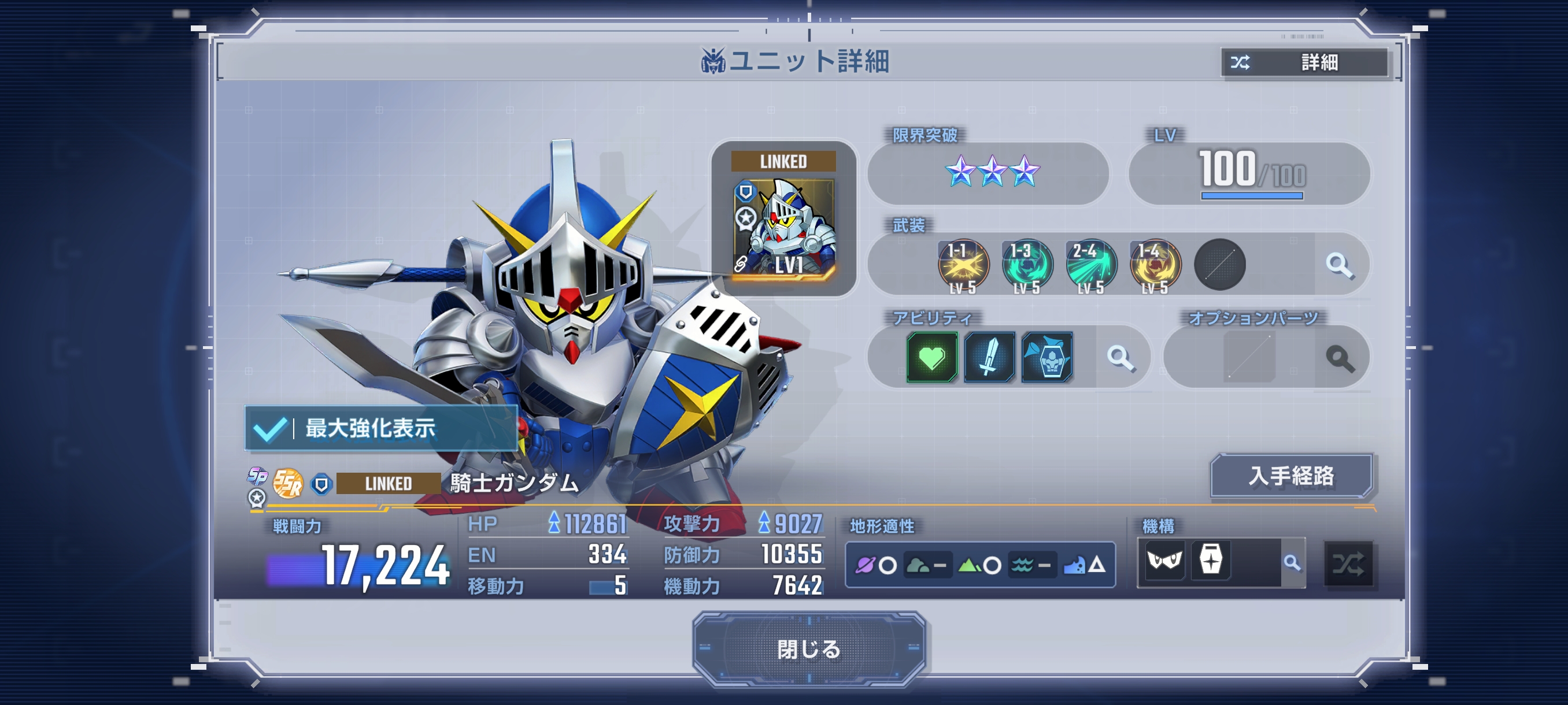
Task: Select the 1-4 golden weapon icon
Action: (x=1155, y=265)
